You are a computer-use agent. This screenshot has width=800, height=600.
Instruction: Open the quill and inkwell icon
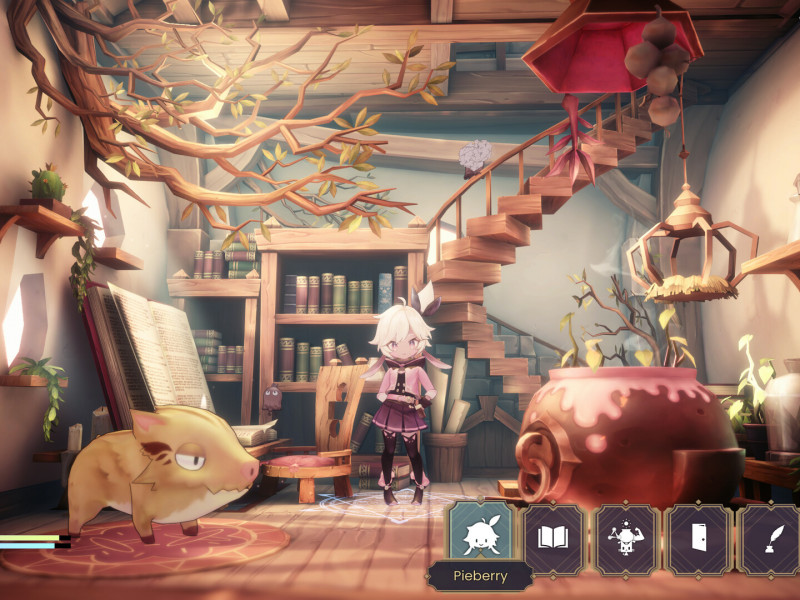click(x=770, y=539)
